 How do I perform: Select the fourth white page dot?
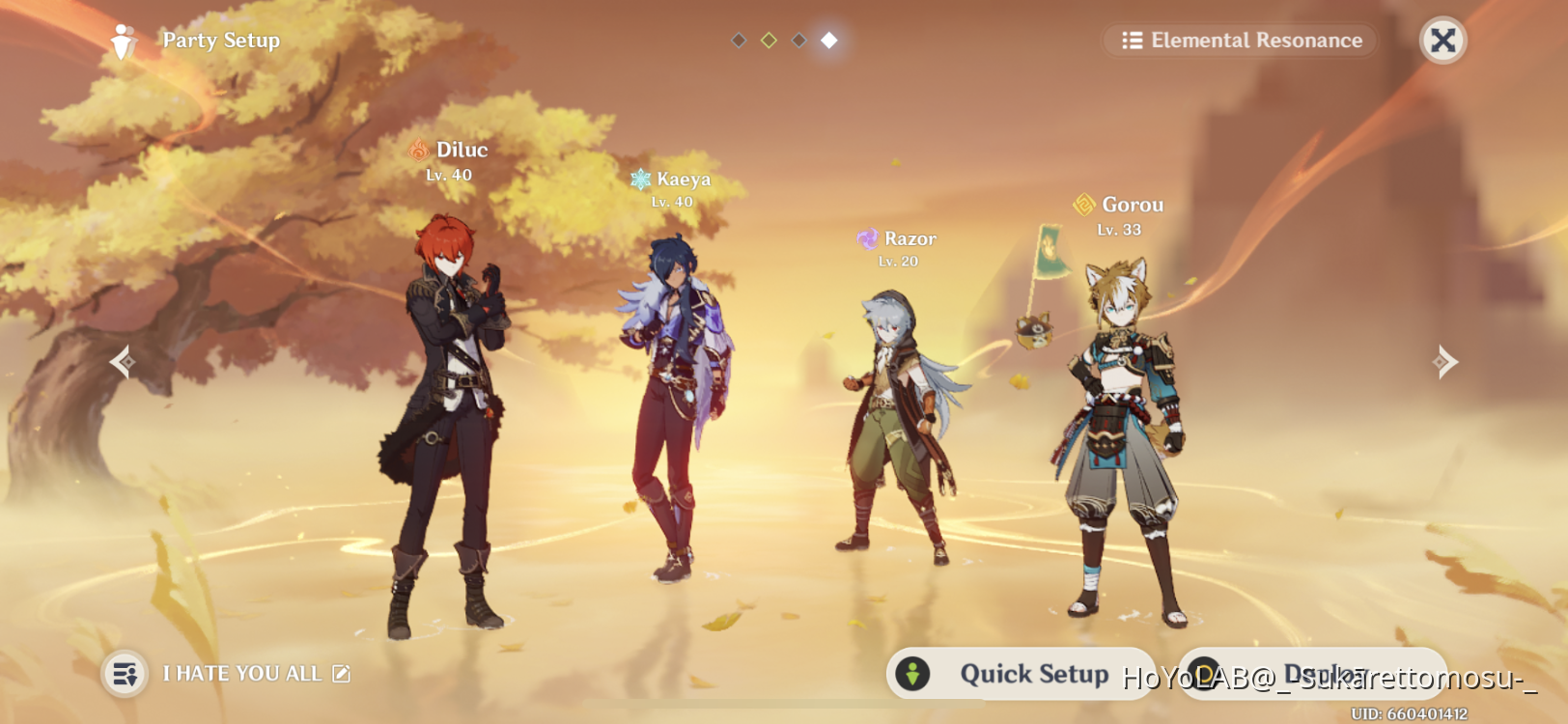tap(827, 42)
